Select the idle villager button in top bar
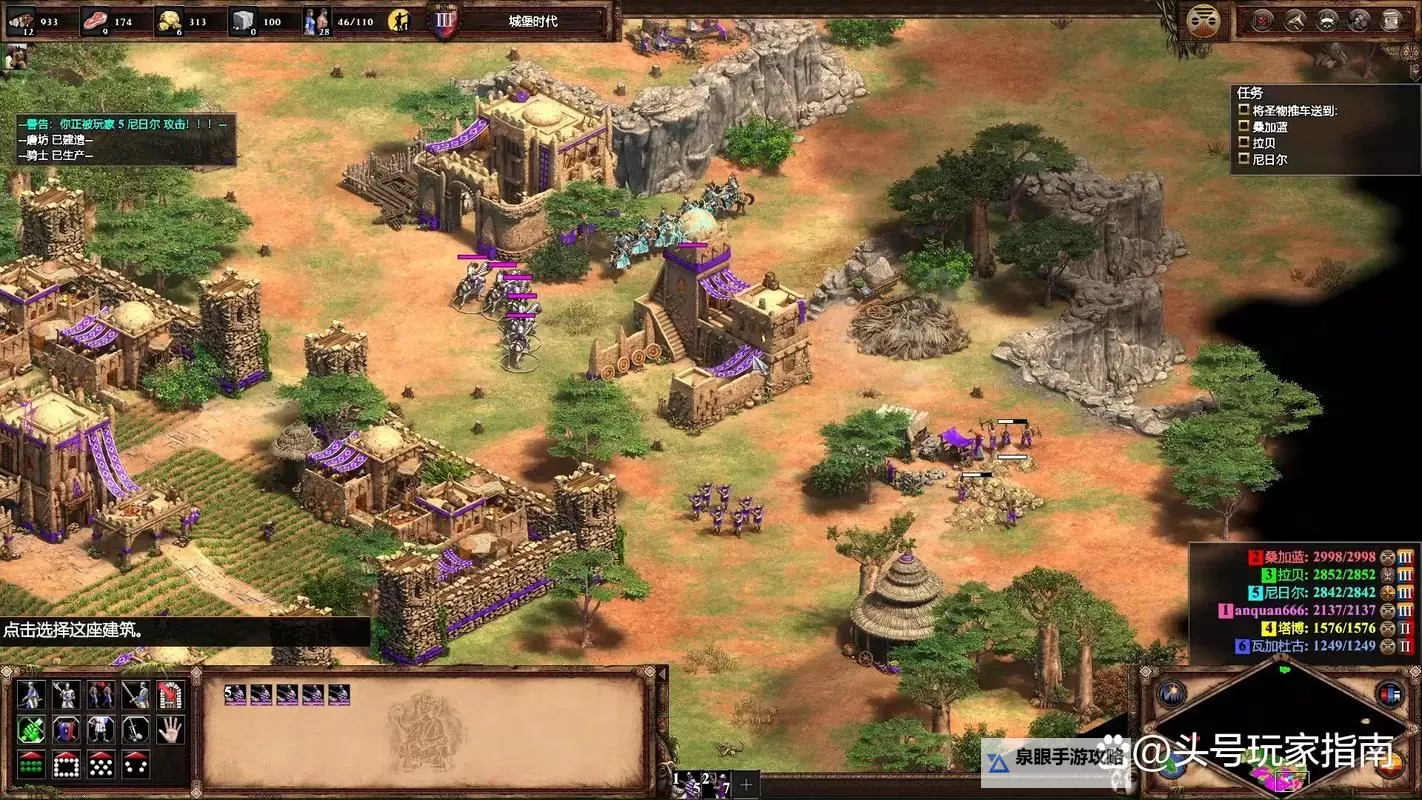Screen dimensions: 1422x800 [x=399, y=20]
